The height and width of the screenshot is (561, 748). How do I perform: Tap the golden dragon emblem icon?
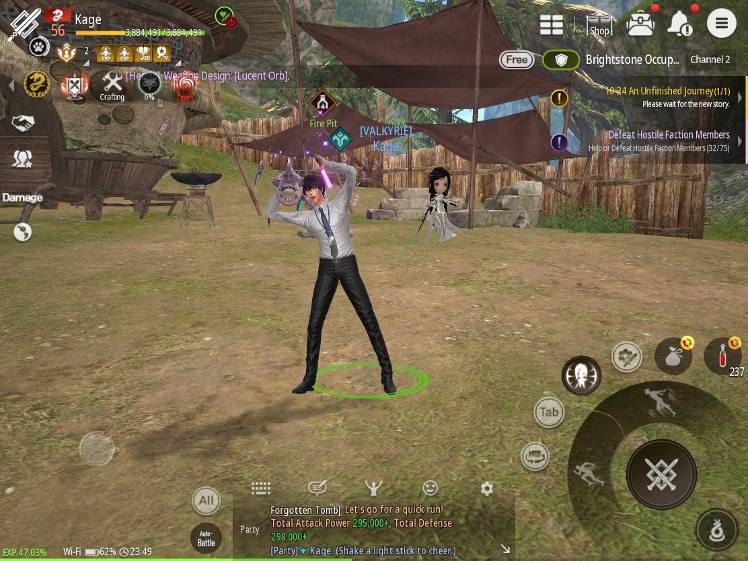(37, 84)
